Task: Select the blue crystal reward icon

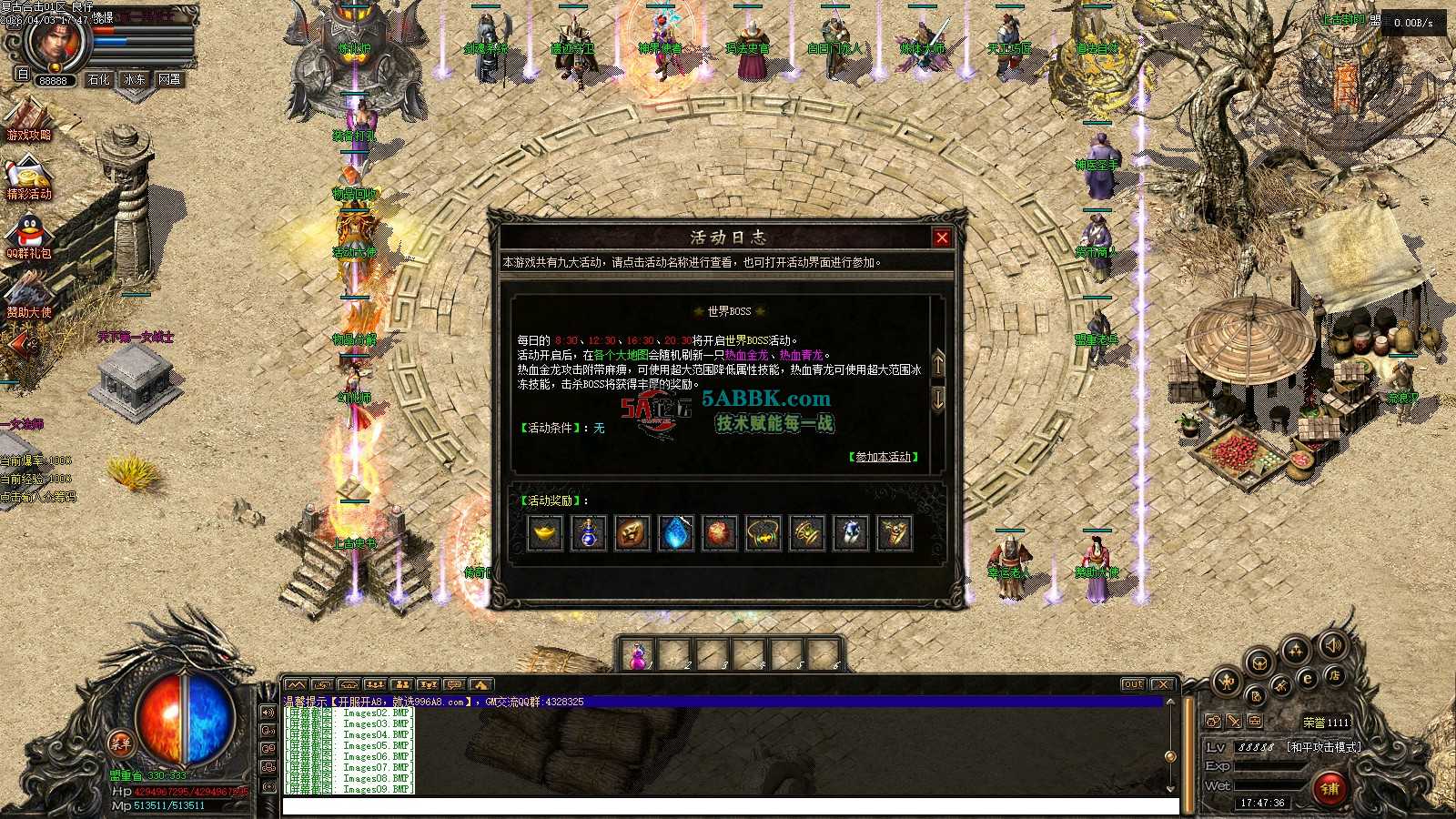Action: point(676,533)
